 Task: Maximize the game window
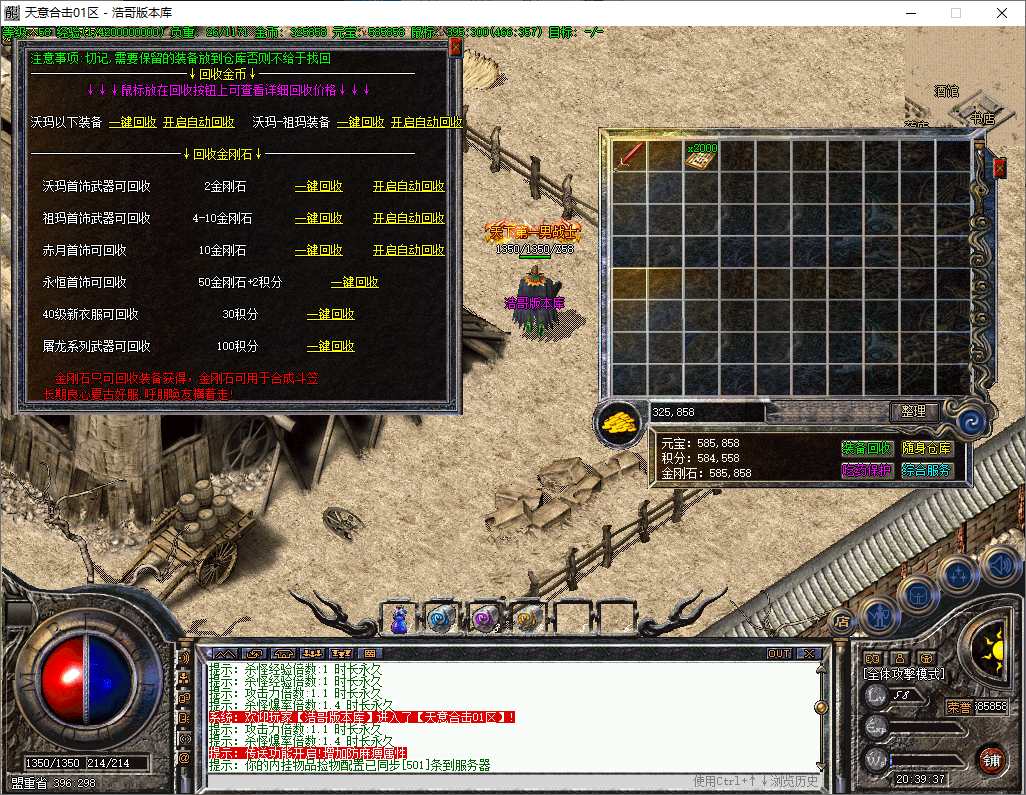click(x=955, y=13)
